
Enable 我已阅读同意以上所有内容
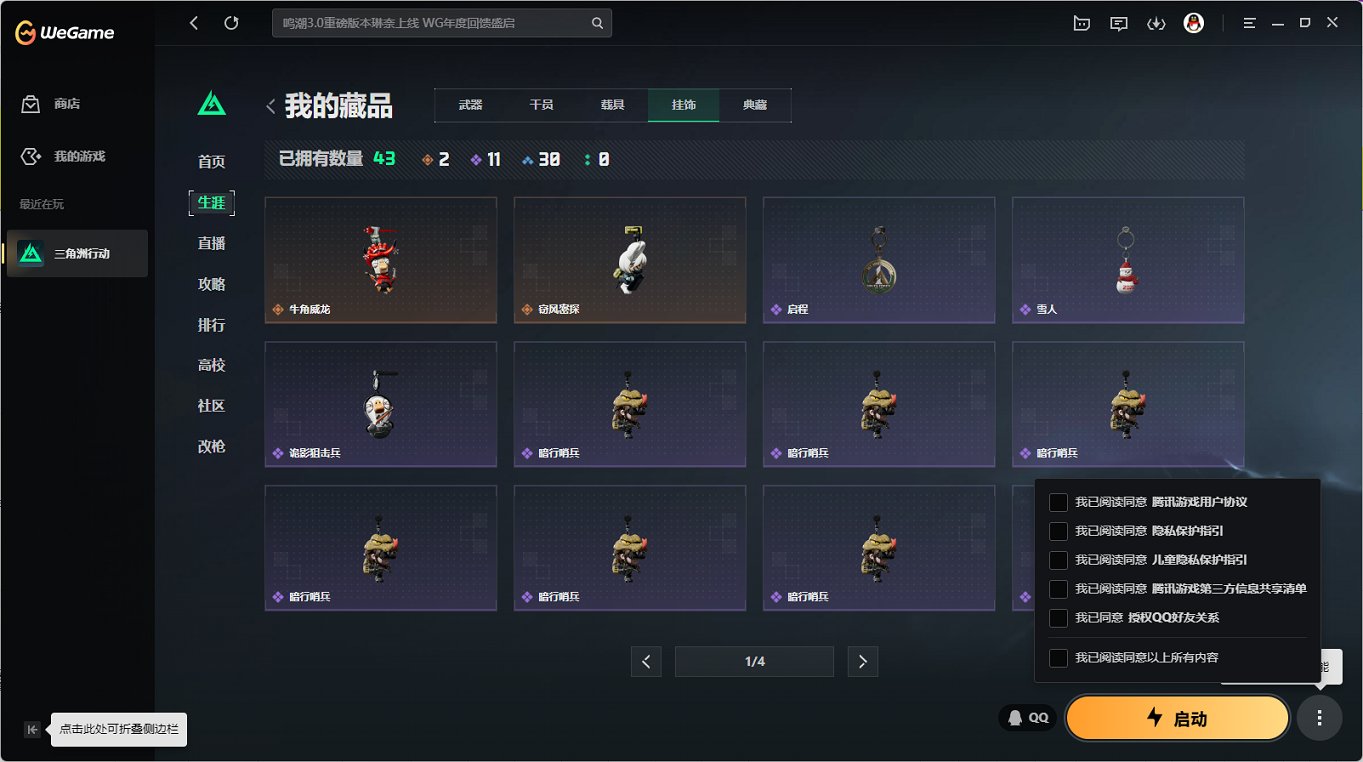pos(1056,656)
